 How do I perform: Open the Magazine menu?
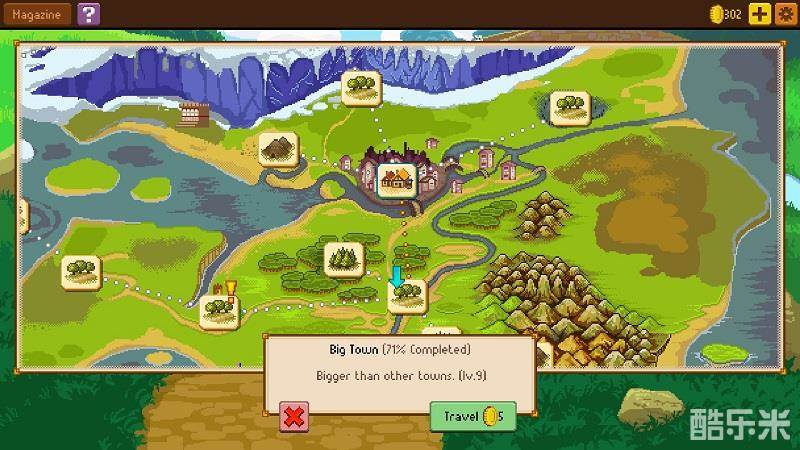[x=35, y=14]
